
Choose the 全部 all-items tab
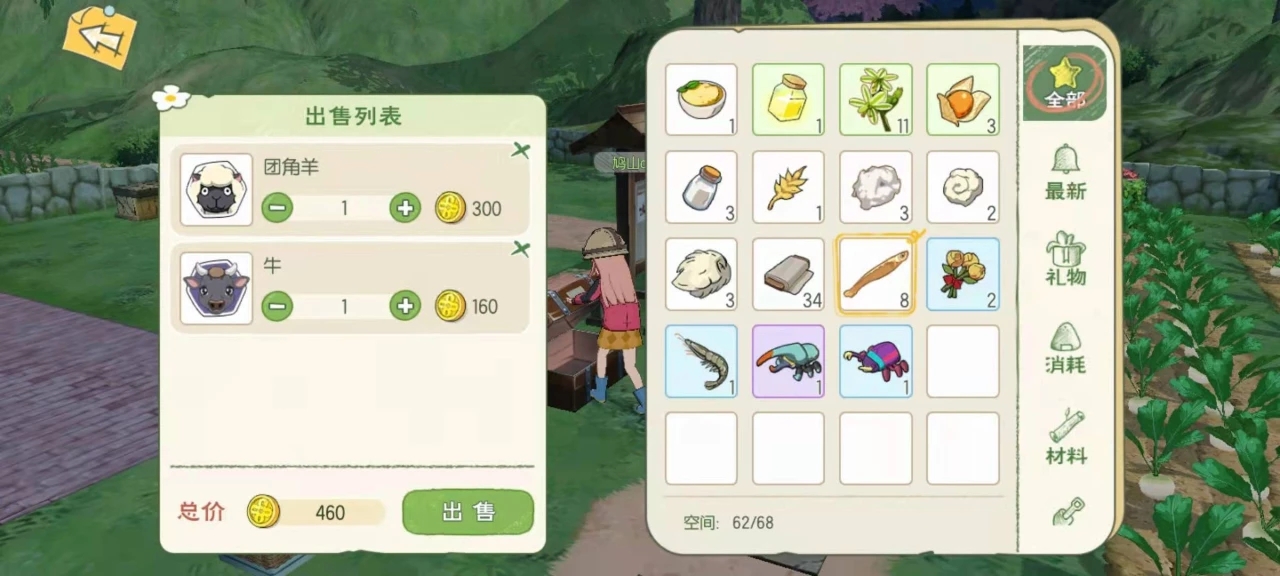click(1065, 82)
